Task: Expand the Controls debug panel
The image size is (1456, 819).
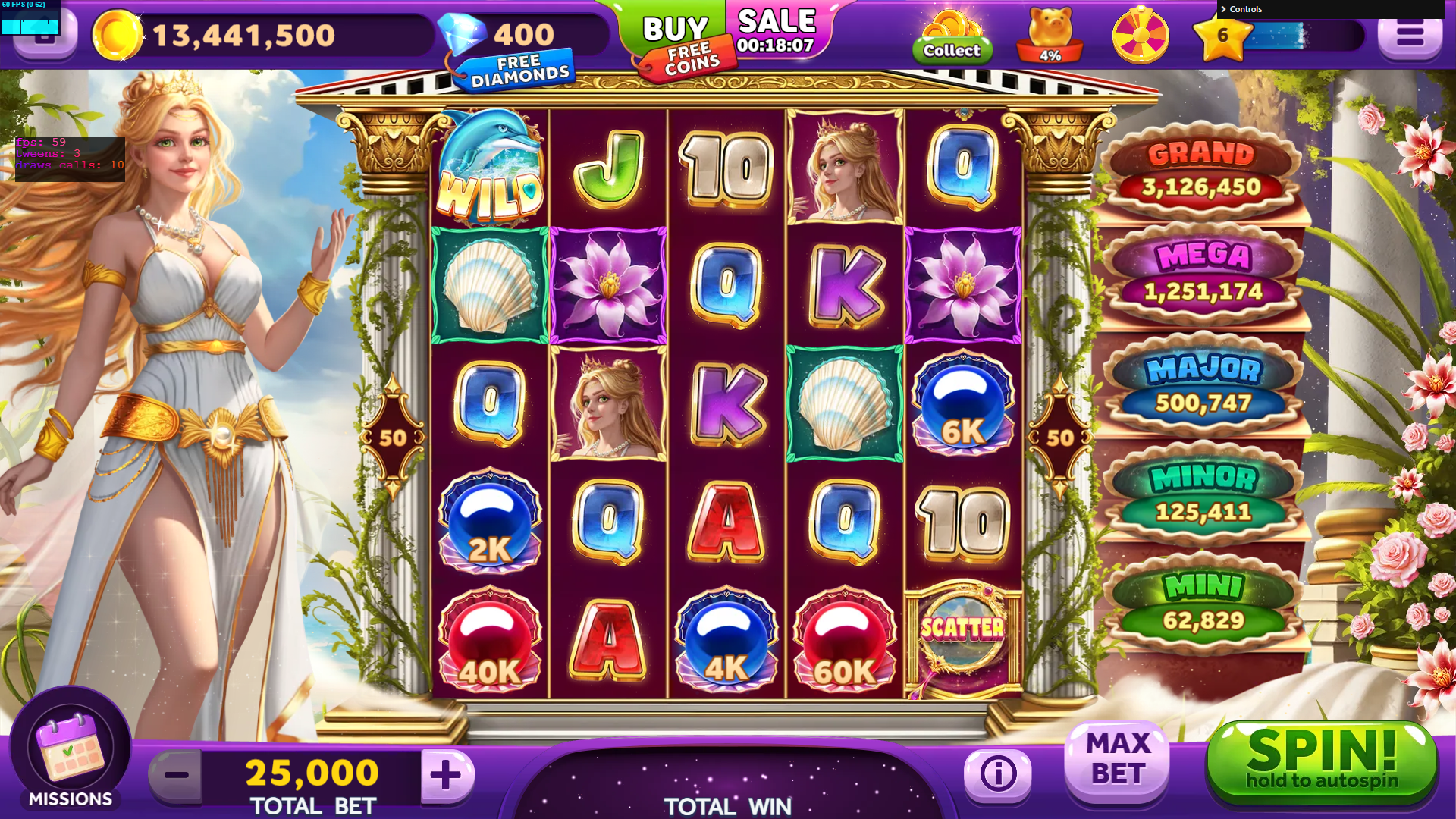Action: coord(1245,9)
